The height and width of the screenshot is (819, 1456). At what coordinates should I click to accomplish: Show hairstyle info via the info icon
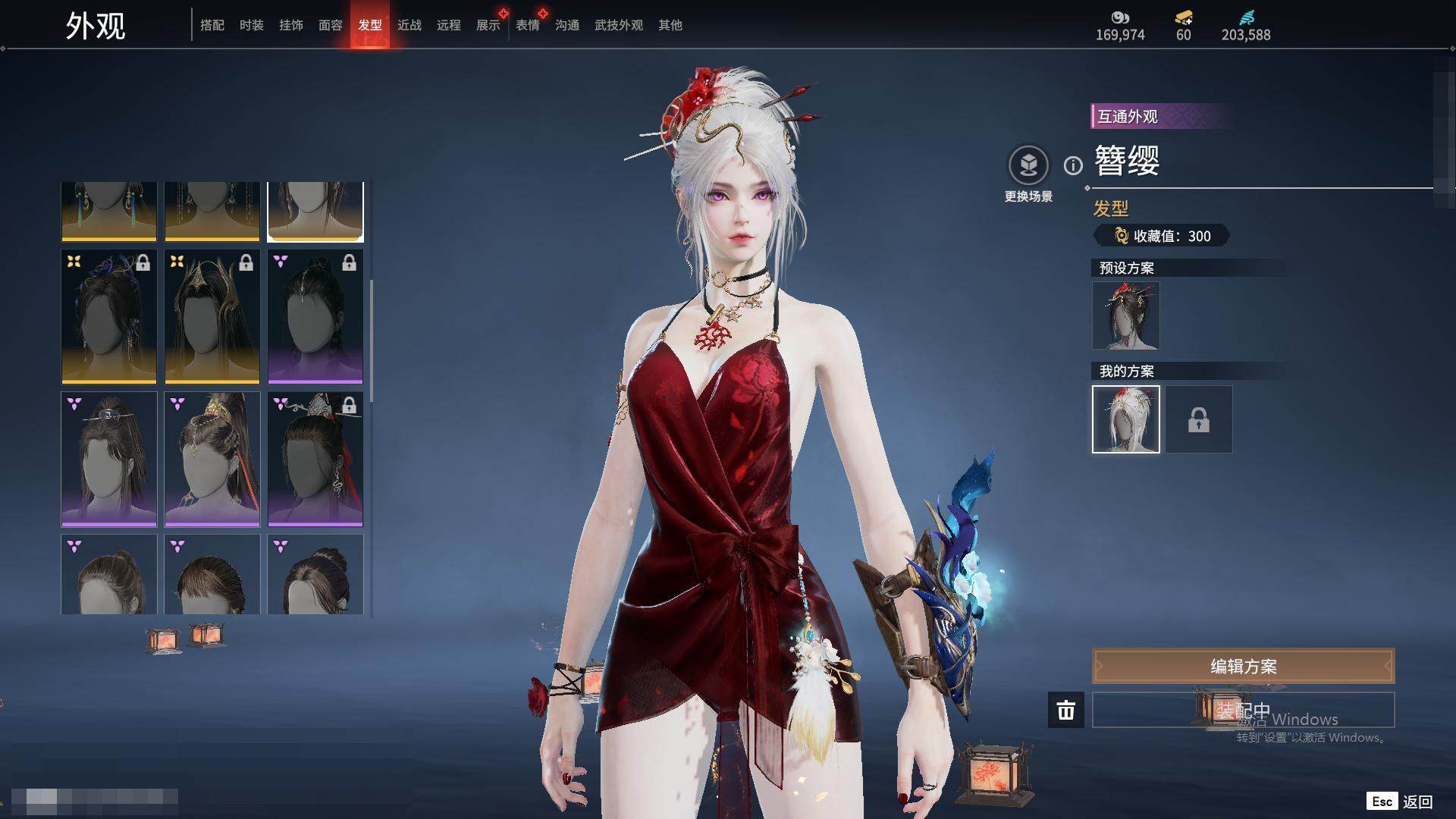point(1073,165)
